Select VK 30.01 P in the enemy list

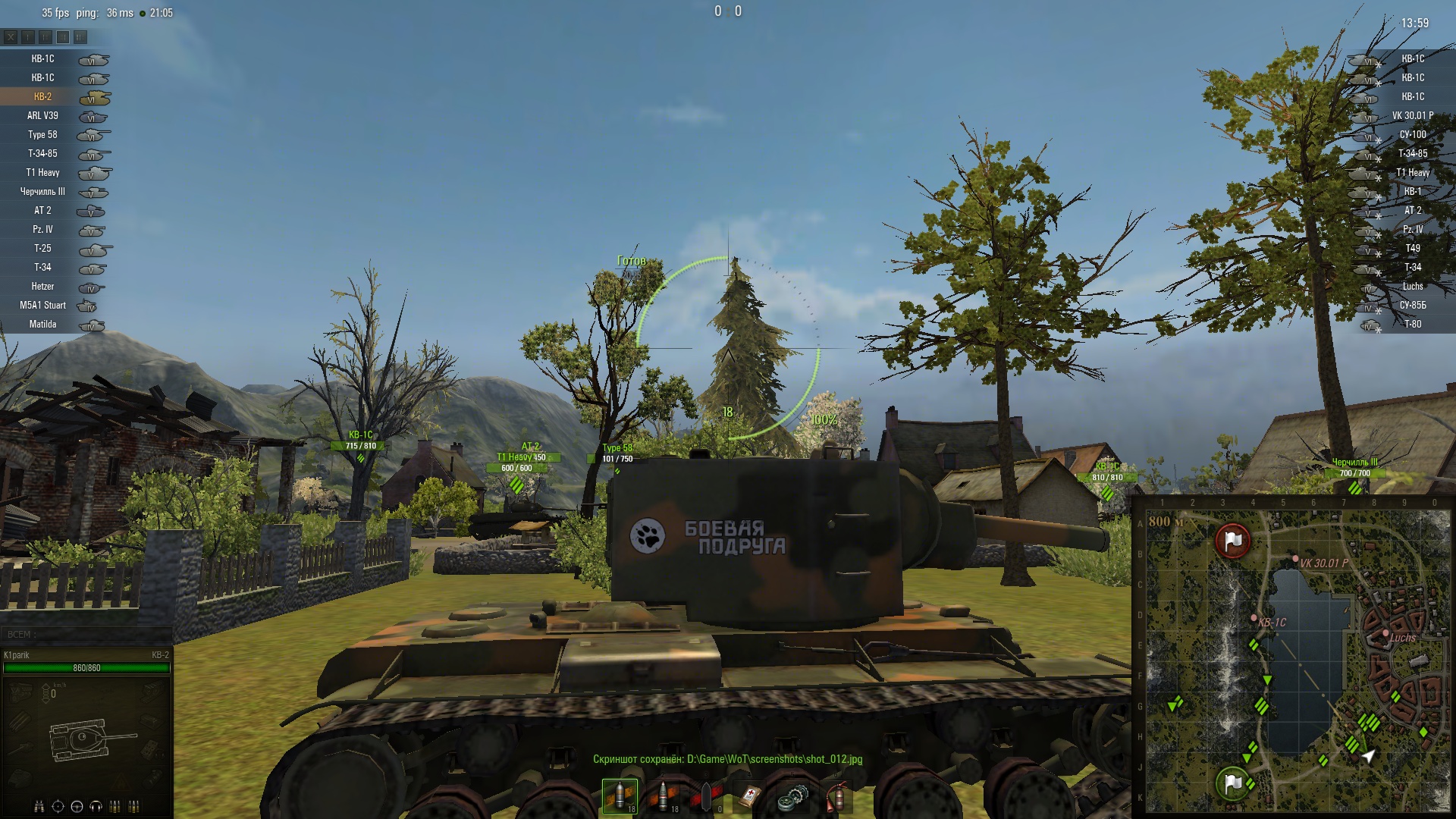[1412, 116]
